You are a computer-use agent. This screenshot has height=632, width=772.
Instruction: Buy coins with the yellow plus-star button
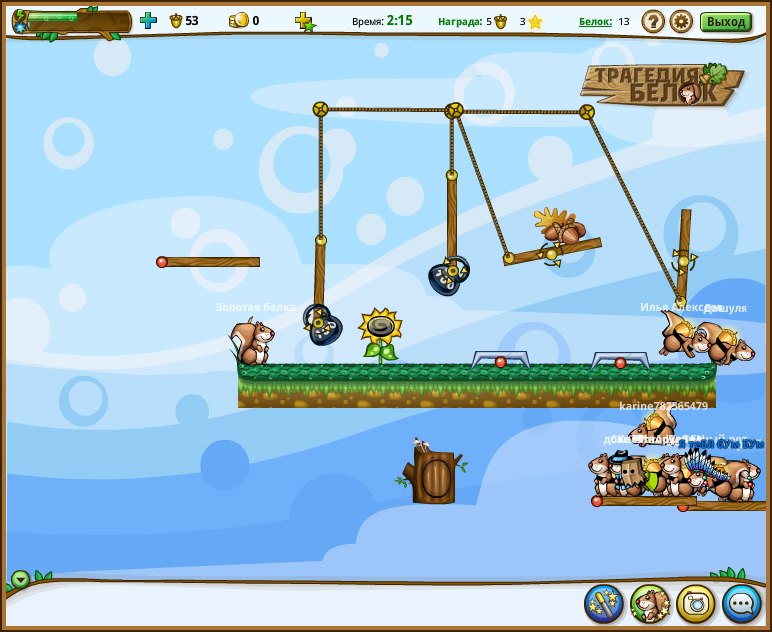(x=304, y=21)
